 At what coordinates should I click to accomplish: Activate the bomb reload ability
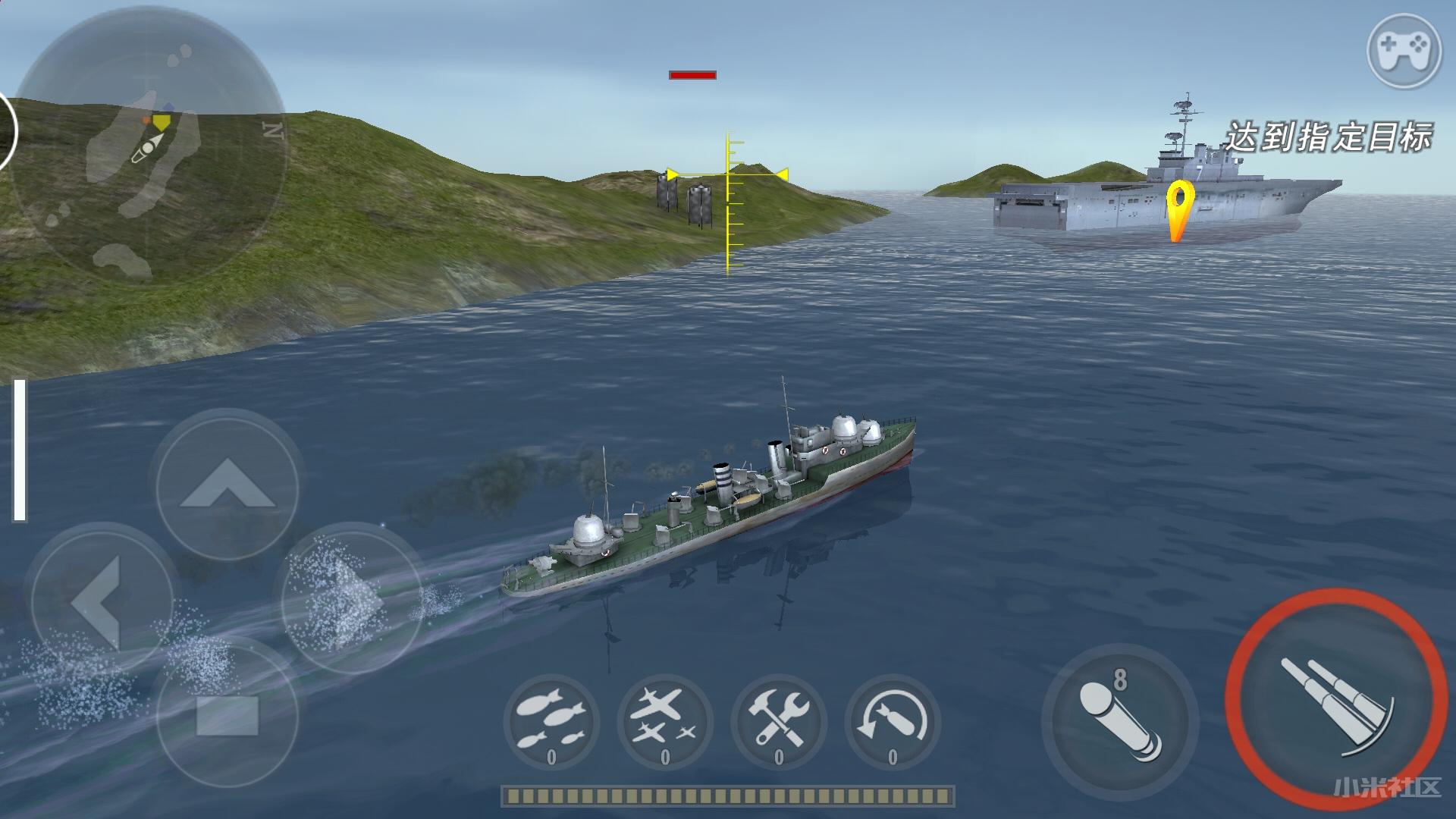click(x=893, y=722)
